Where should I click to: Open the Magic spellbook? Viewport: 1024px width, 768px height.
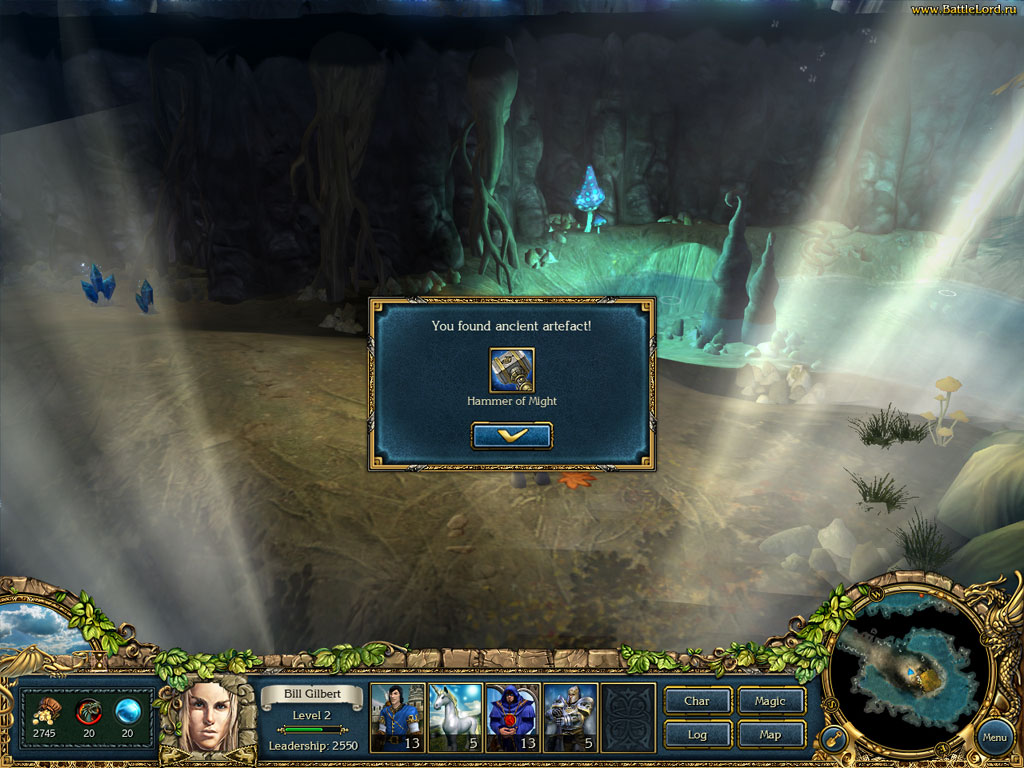770,701
